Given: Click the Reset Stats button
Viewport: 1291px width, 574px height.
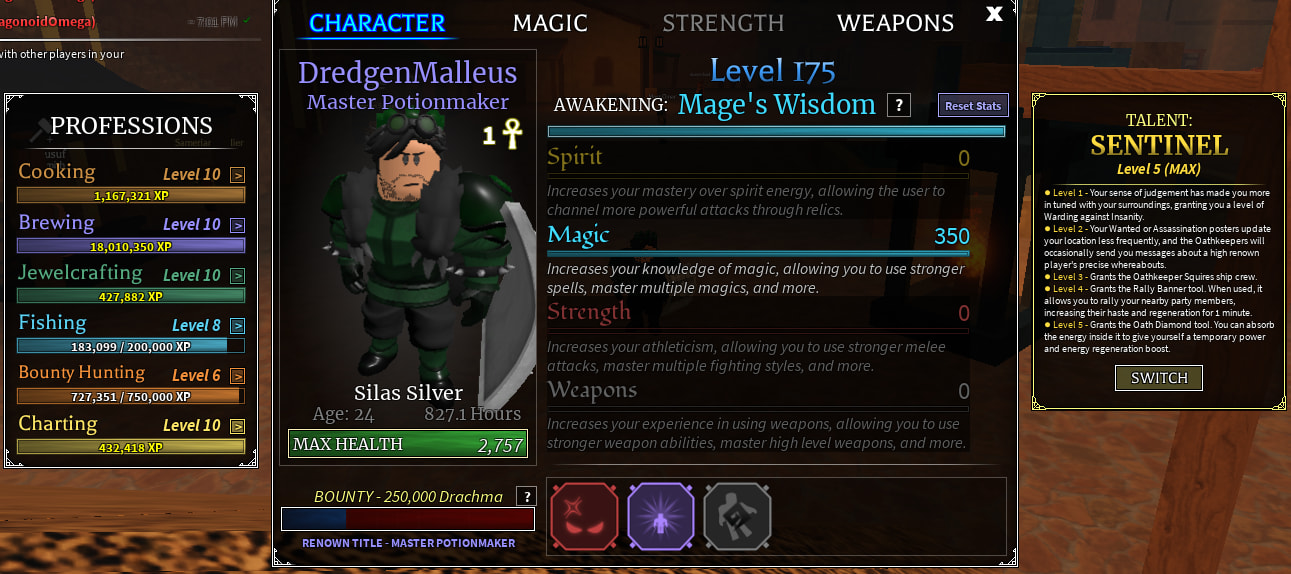Looking at the screenshot, I should point(973,106).
